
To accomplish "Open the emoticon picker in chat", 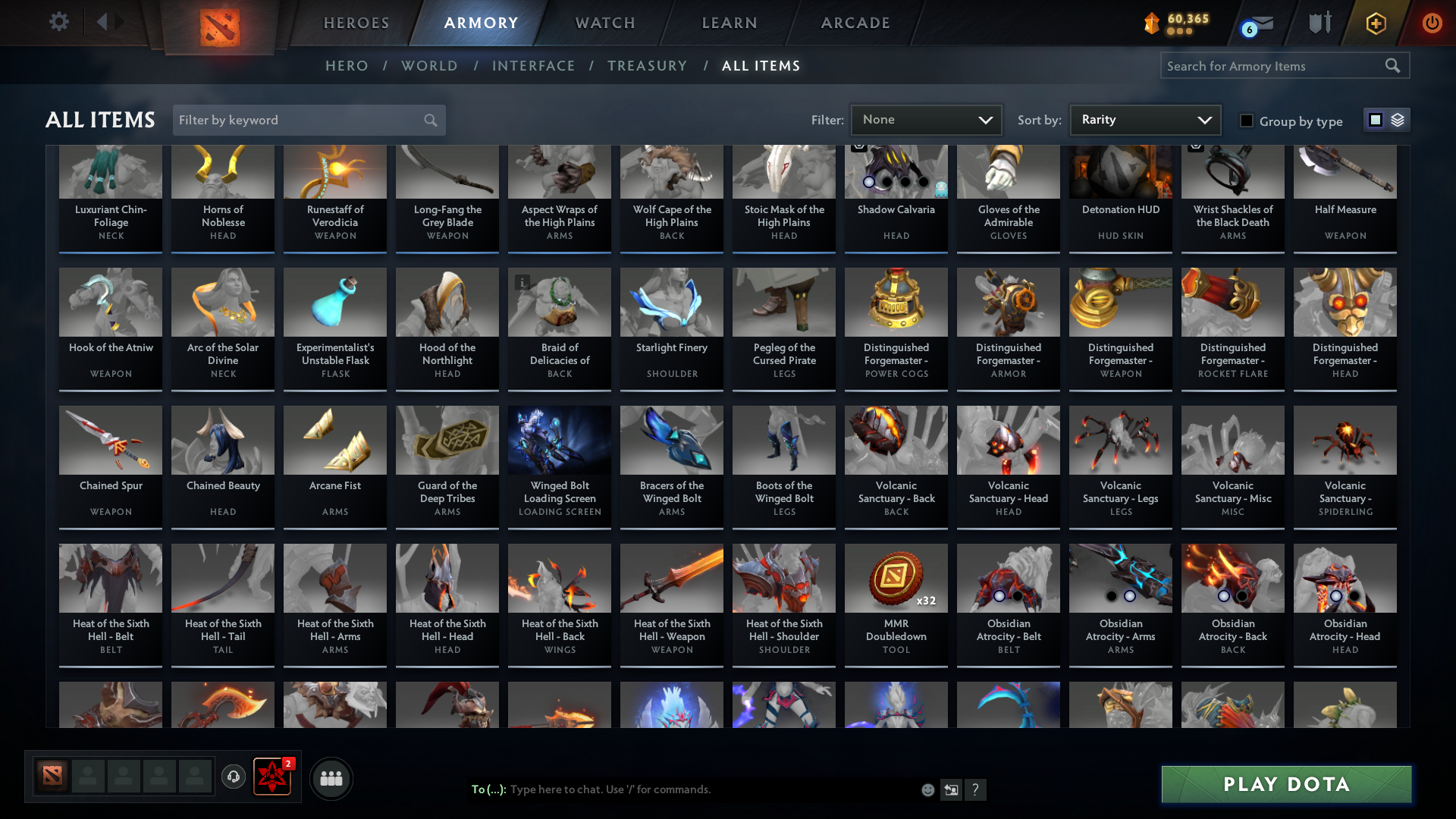I will click(927, 789).
